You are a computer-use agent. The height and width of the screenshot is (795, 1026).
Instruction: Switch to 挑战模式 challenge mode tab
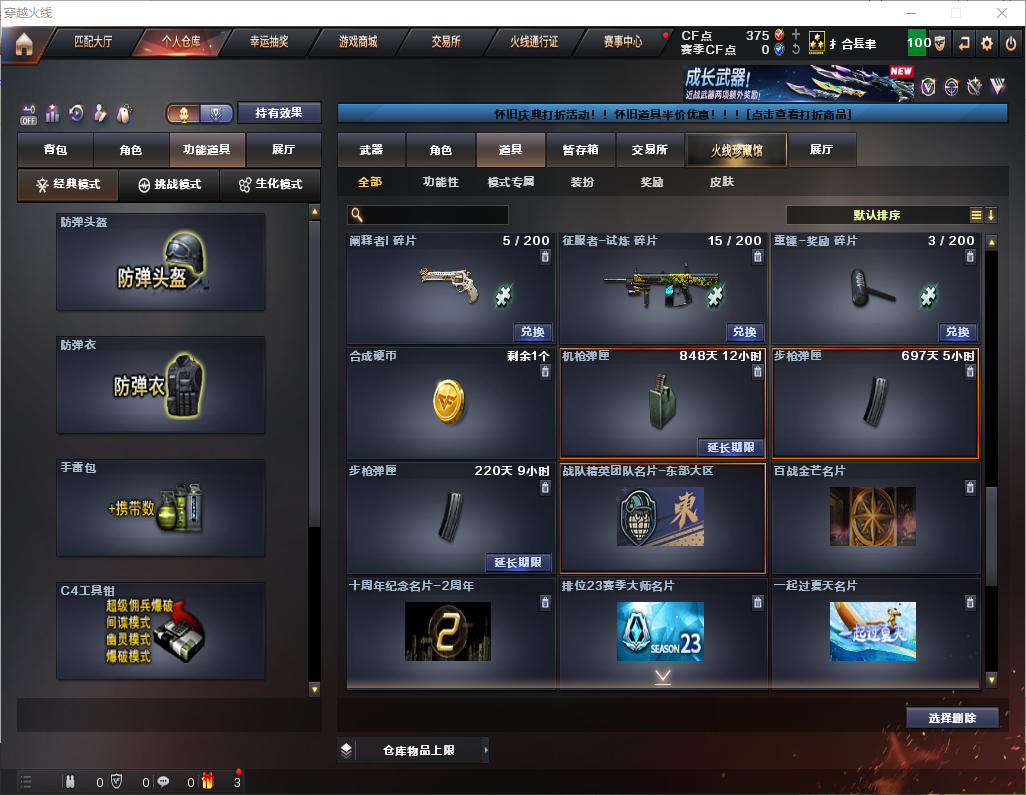(170, 185)
